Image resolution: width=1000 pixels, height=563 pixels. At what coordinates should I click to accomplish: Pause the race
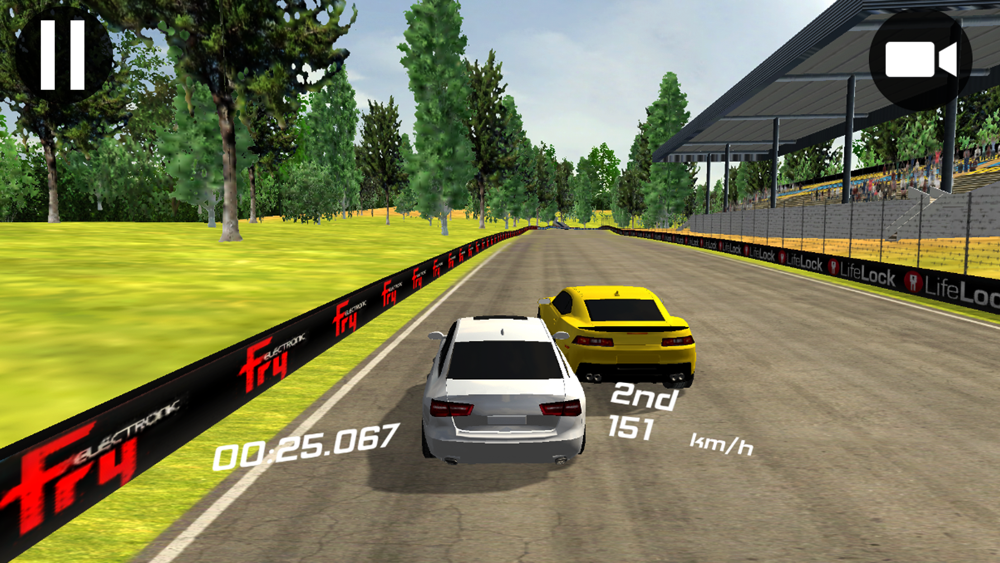tap(62, 55)
